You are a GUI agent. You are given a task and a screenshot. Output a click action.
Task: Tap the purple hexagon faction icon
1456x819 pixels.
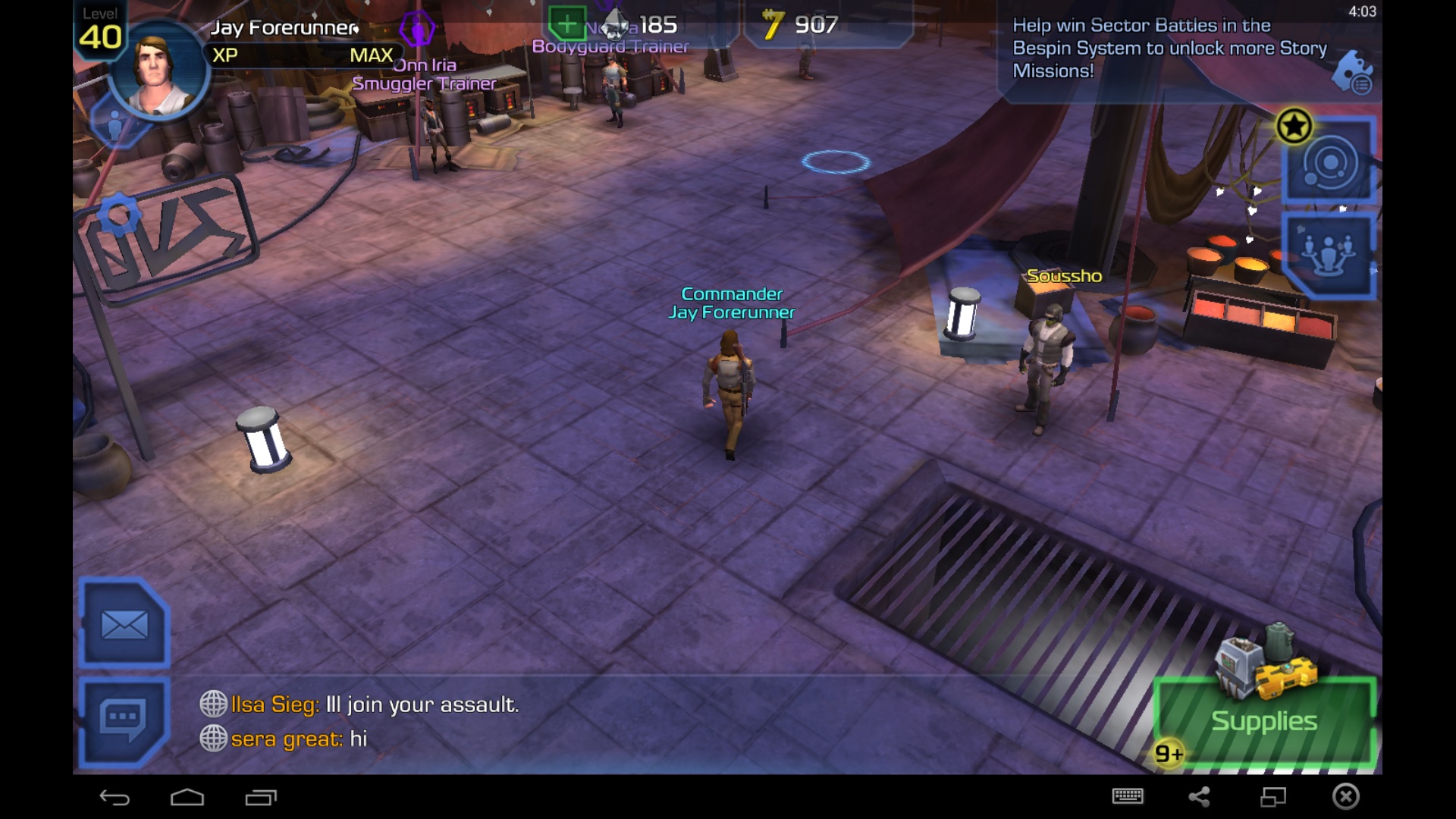tap(416, 30)
